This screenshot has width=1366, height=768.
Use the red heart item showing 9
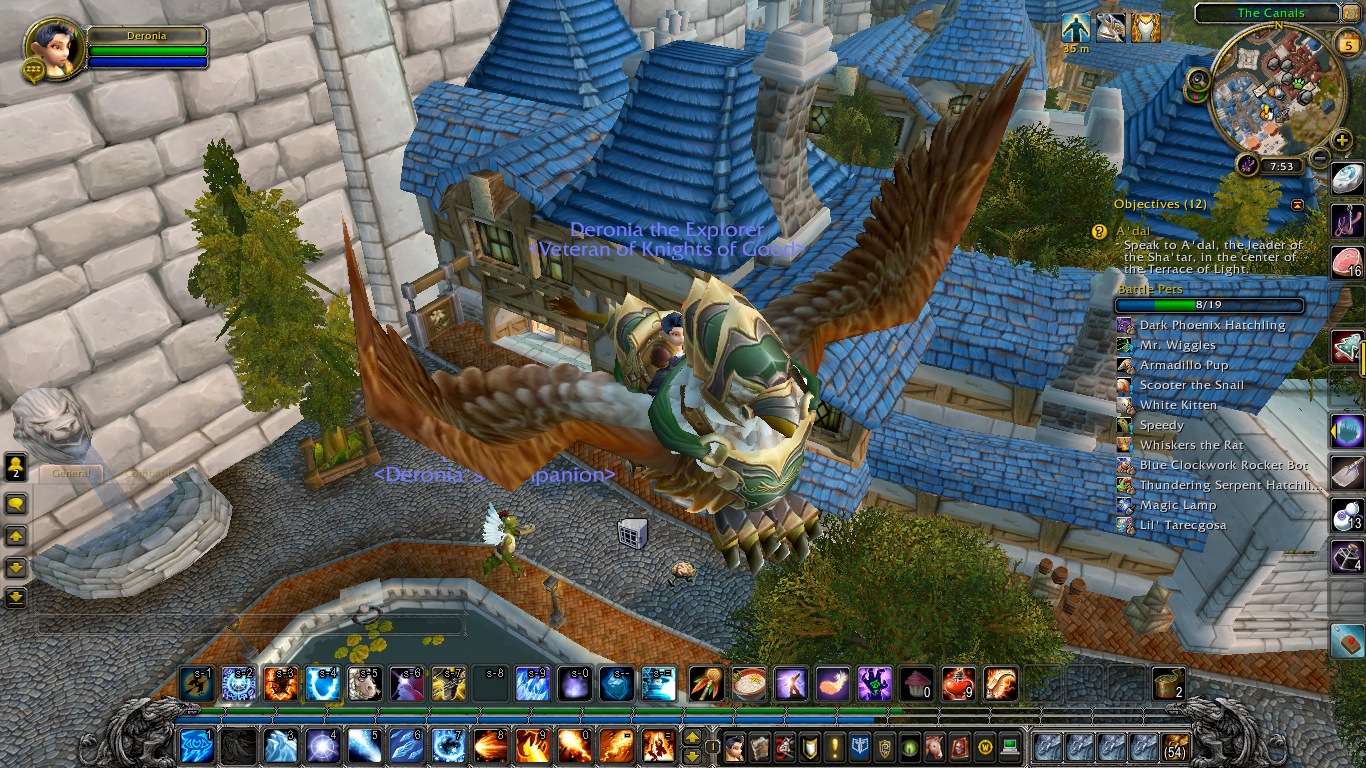click(958, 684)
